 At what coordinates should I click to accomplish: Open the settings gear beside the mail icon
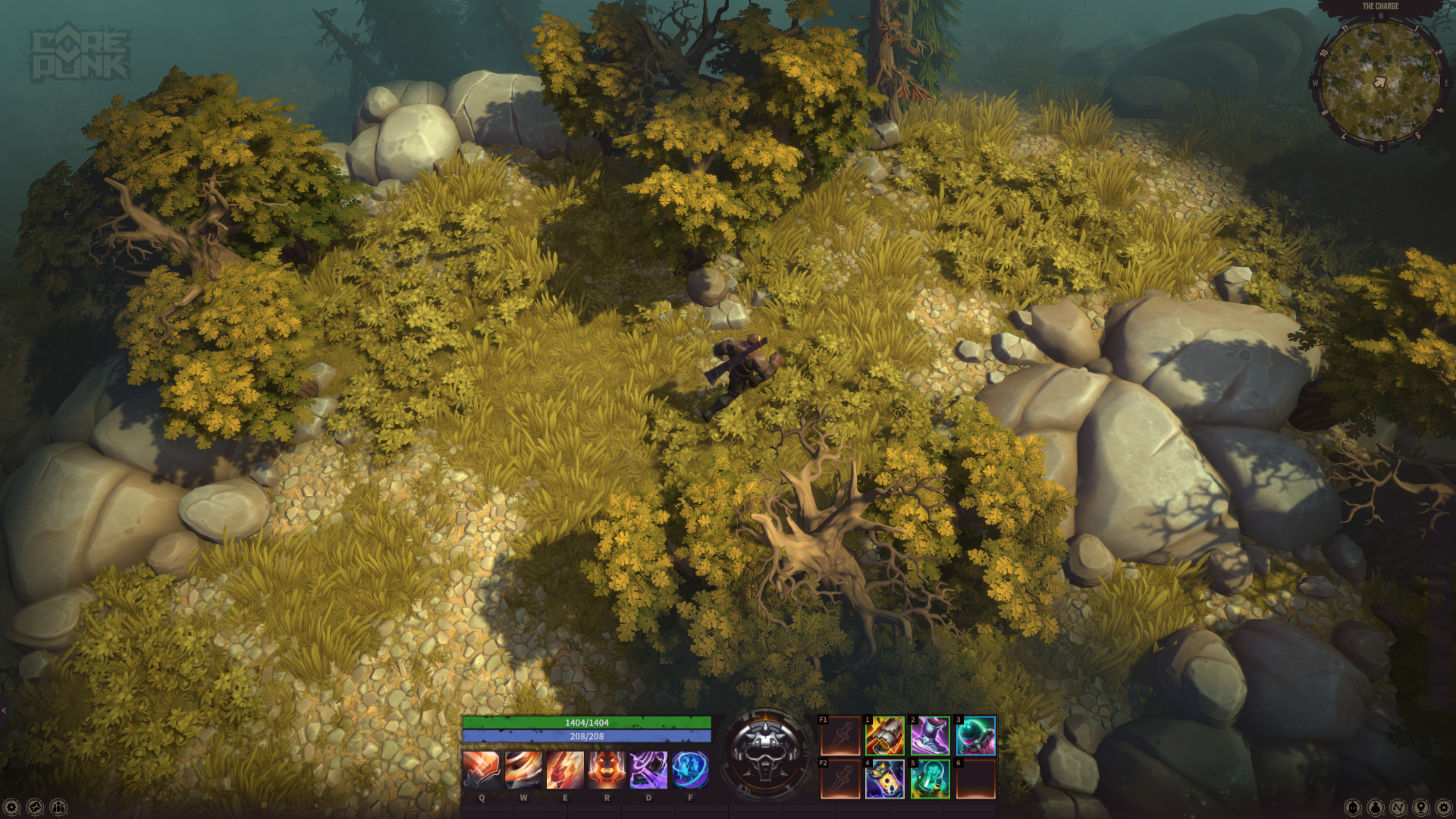11,808
